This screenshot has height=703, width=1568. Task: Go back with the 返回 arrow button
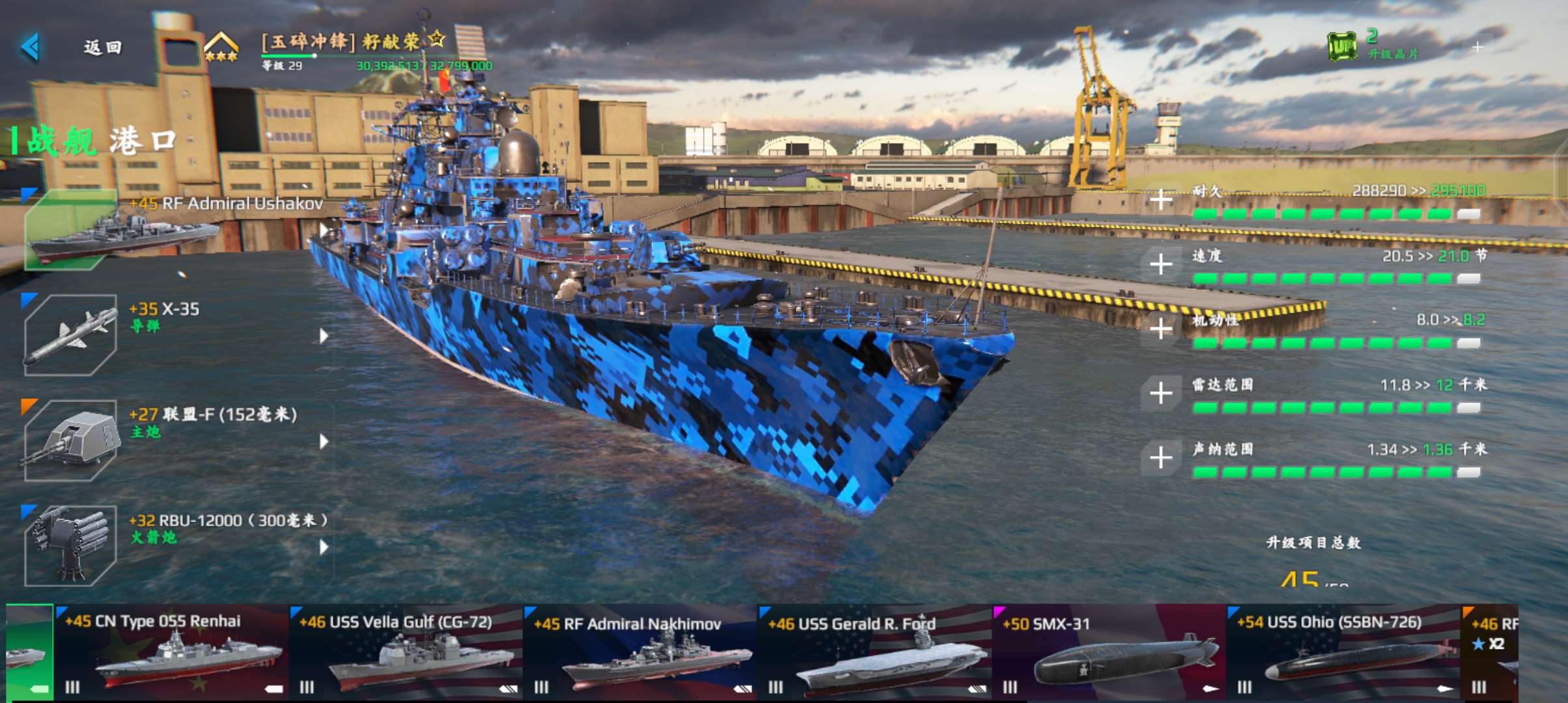tap(31, 47)
